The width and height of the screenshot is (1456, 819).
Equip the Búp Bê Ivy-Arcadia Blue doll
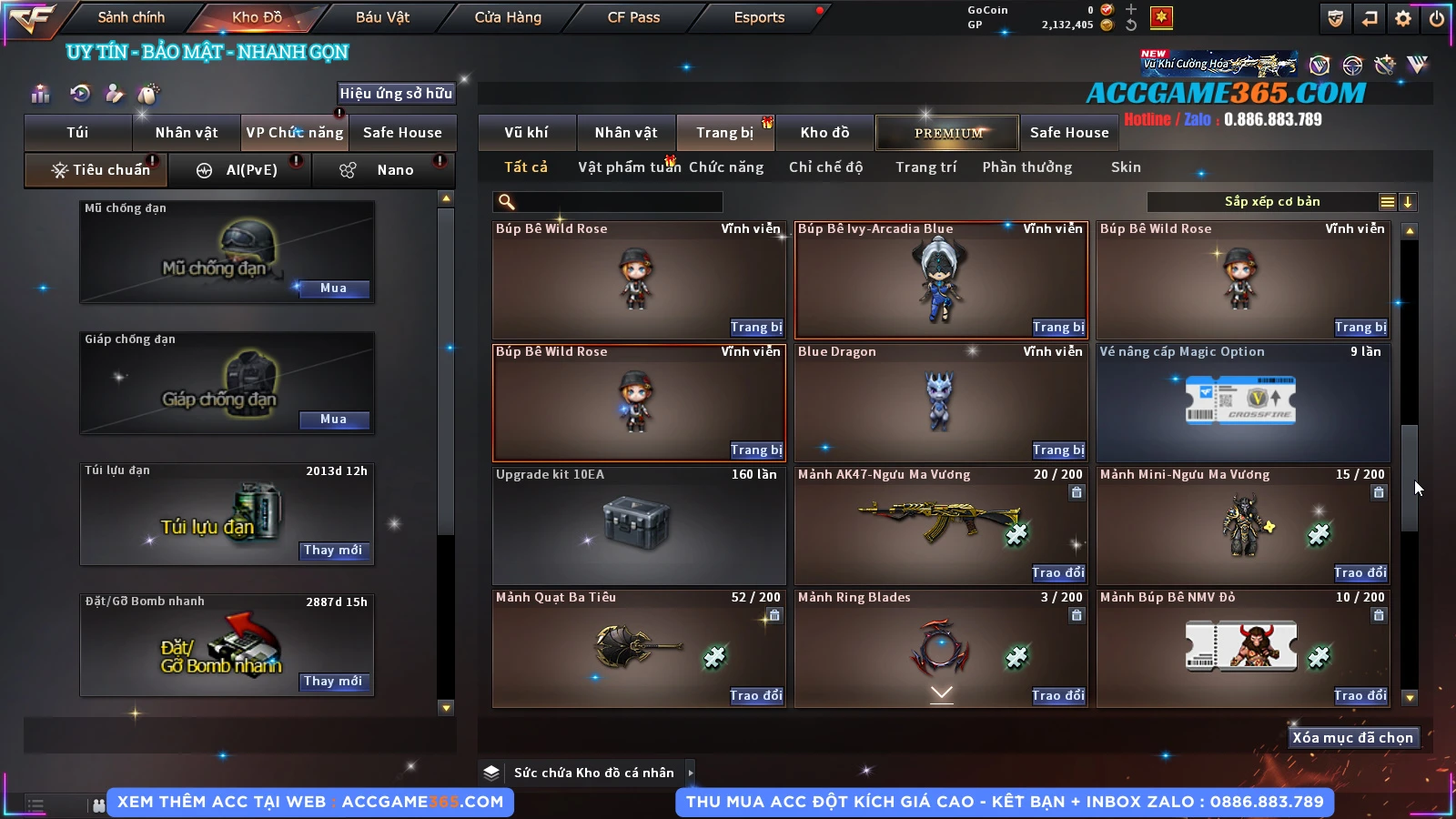click(x=1058, y=328)
